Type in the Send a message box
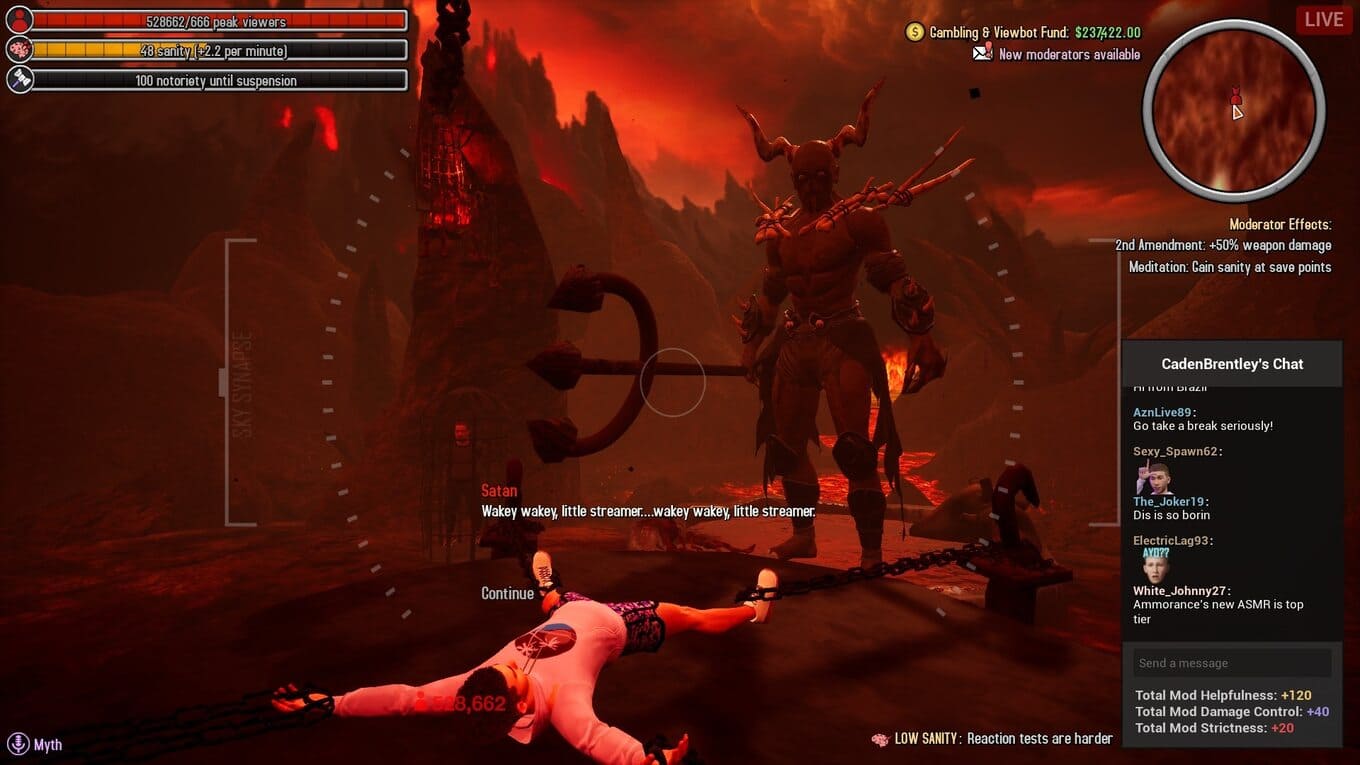 tap(1231, 663)
